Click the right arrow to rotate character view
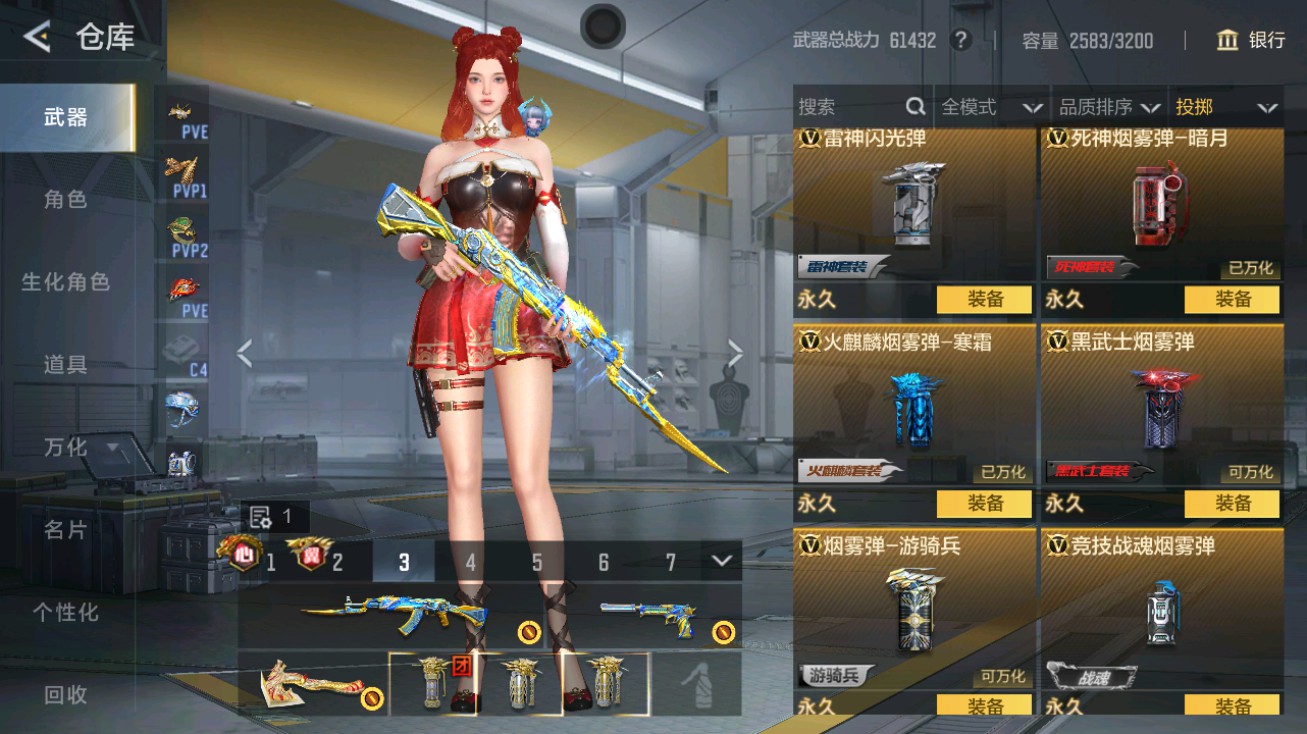 tap(734, 354)
